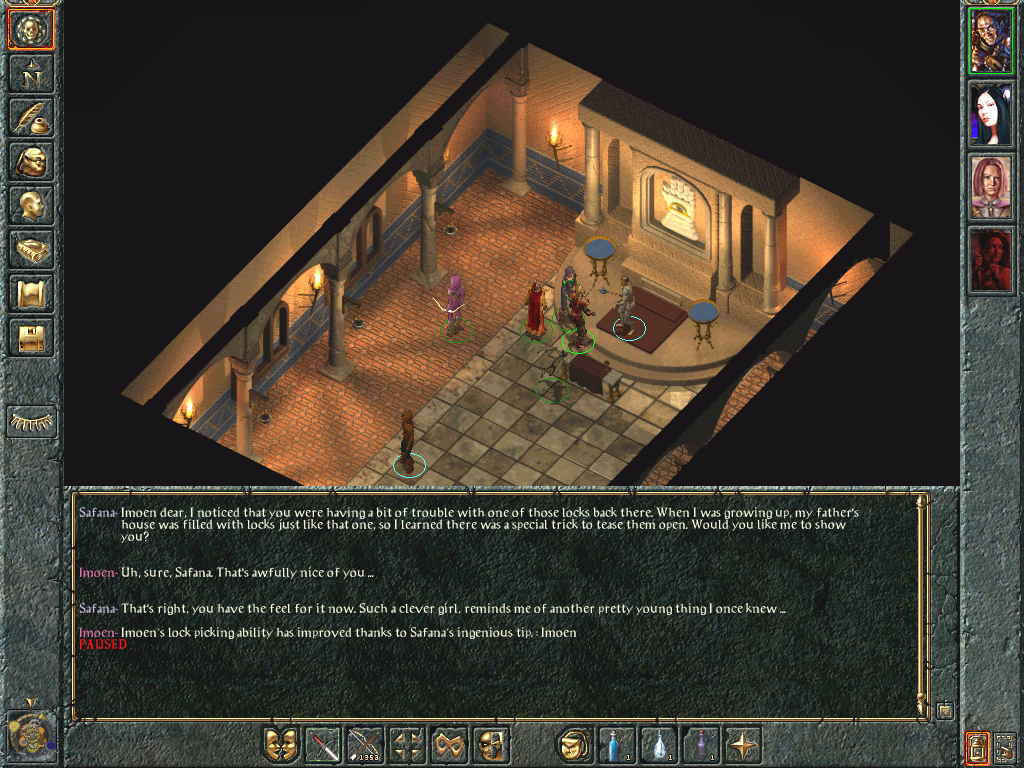The image size is (1024, 768).
Task: Use the blue potion quick item
Action: (x=616, y=745)
